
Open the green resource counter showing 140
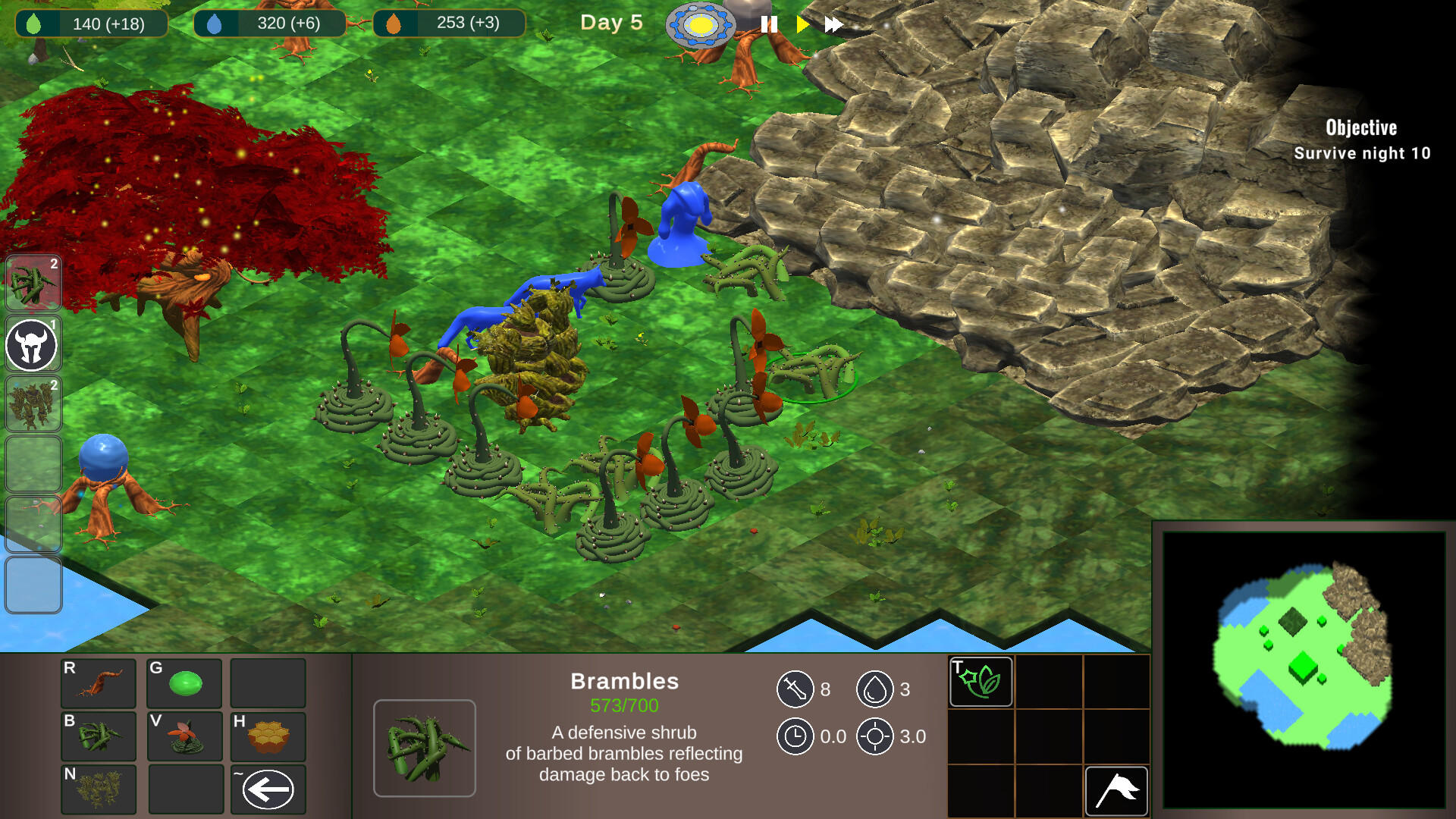pos(91,23)
